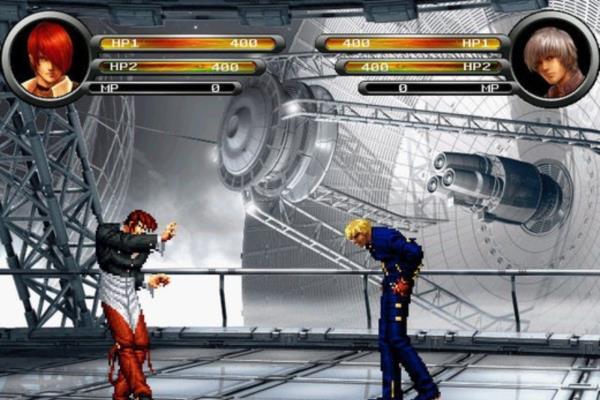Select the silver-haired fighter portrait

tap(553, 60)
